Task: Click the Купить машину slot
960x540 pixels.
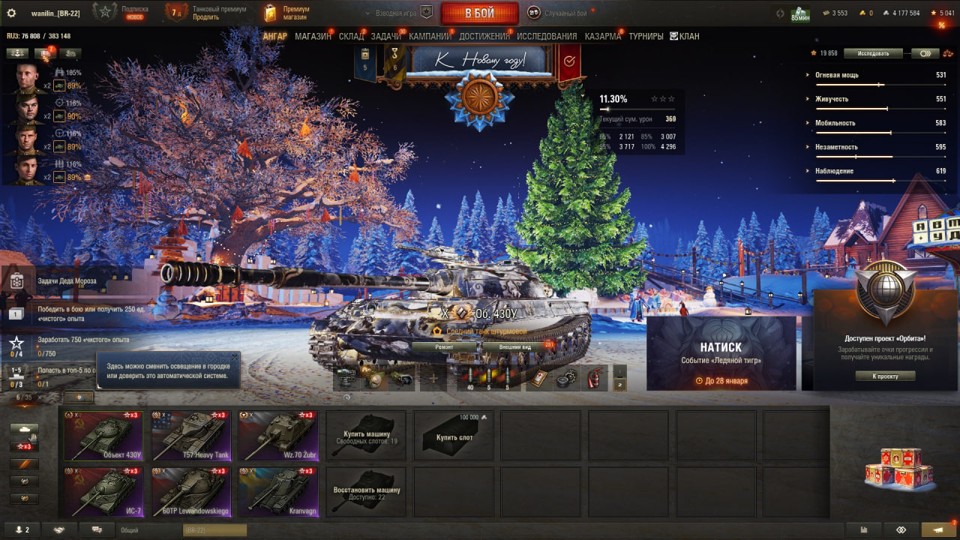Action: tap(366, 435)
